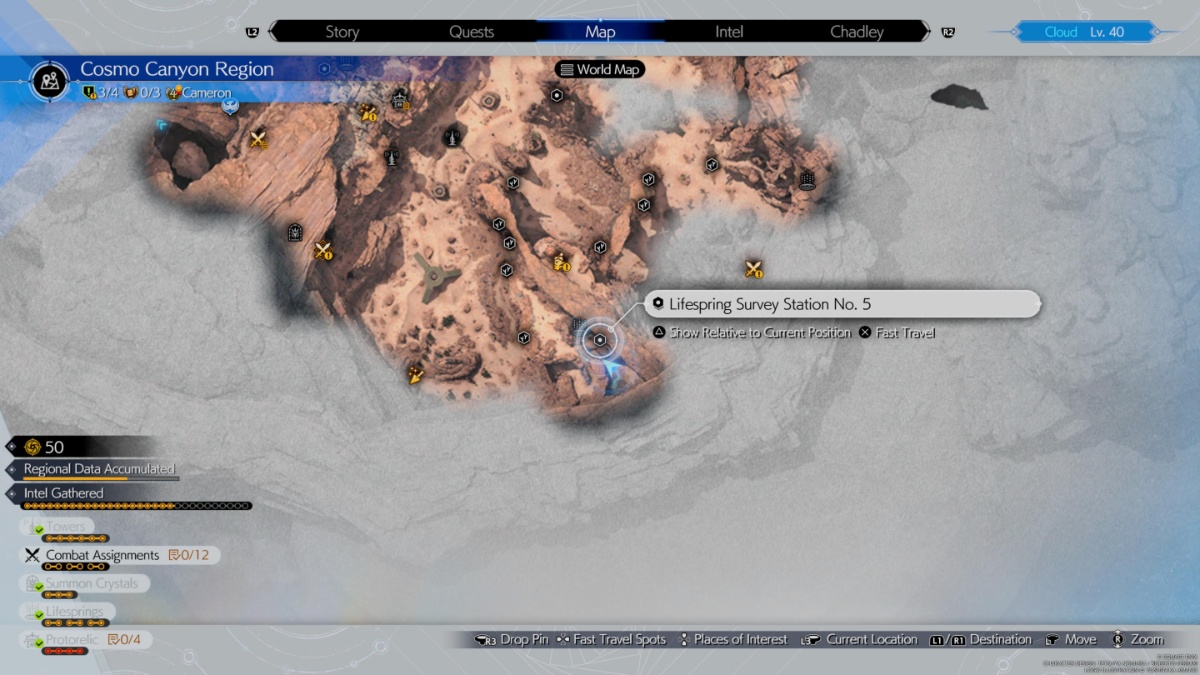Image resolution: width=1200 pixels, height=675 pixels.
Task: Open the Quests tab
Action: tap(471, 32)
